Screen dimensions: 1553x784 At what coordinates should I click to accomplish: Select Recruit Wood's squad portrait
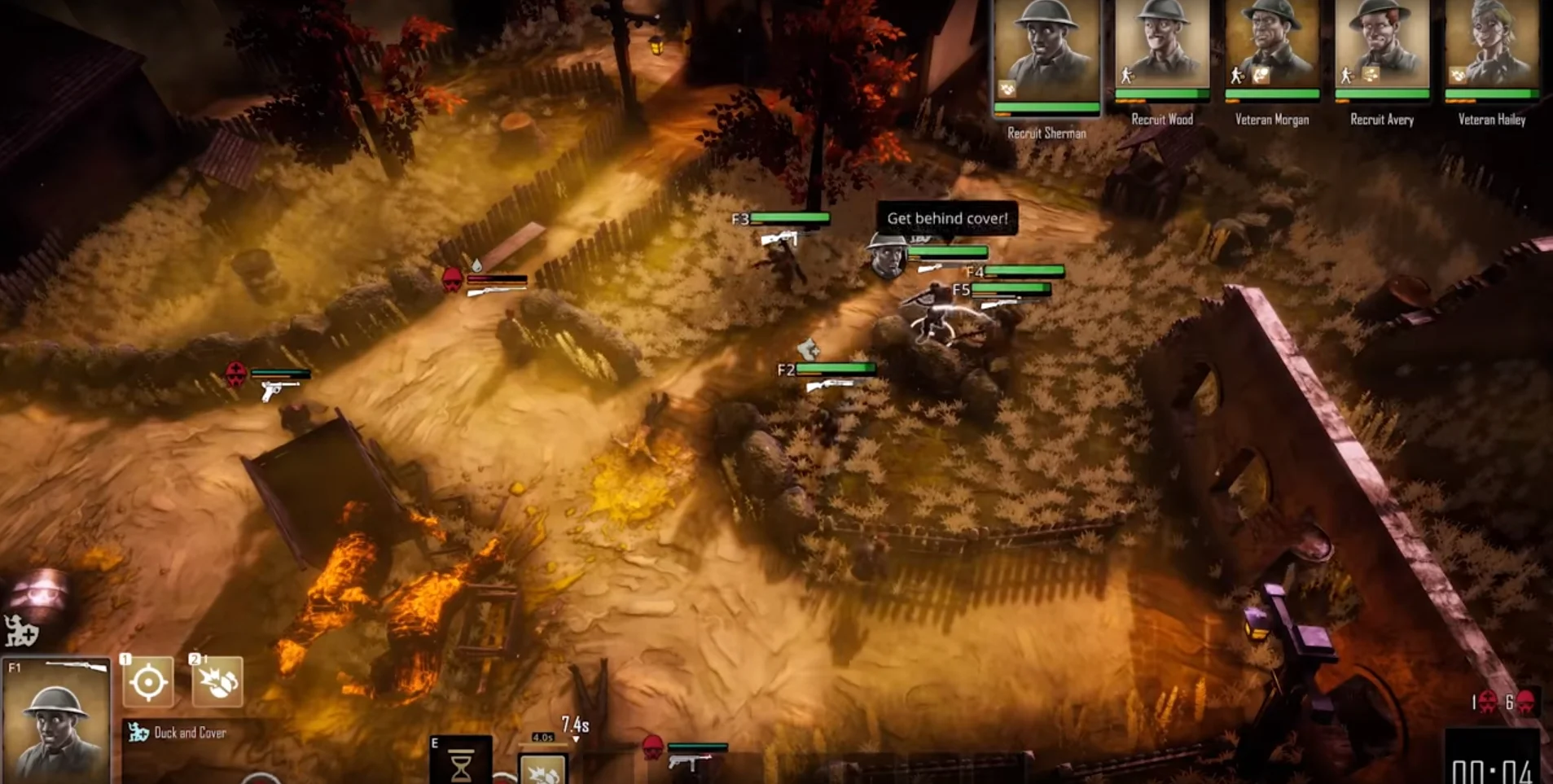(x=1161, y=46)
